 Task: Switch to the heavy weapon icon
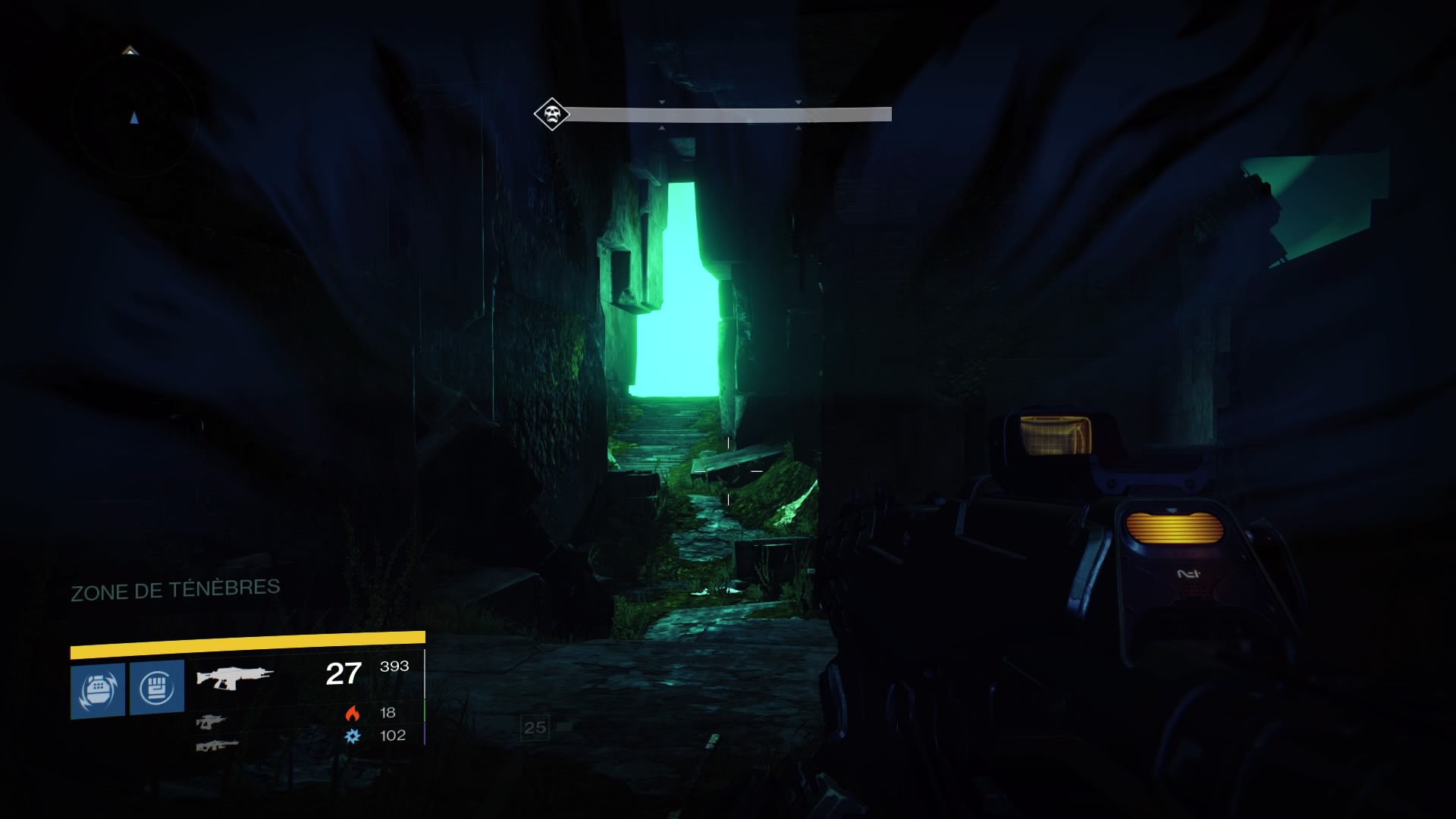(216, 745)
